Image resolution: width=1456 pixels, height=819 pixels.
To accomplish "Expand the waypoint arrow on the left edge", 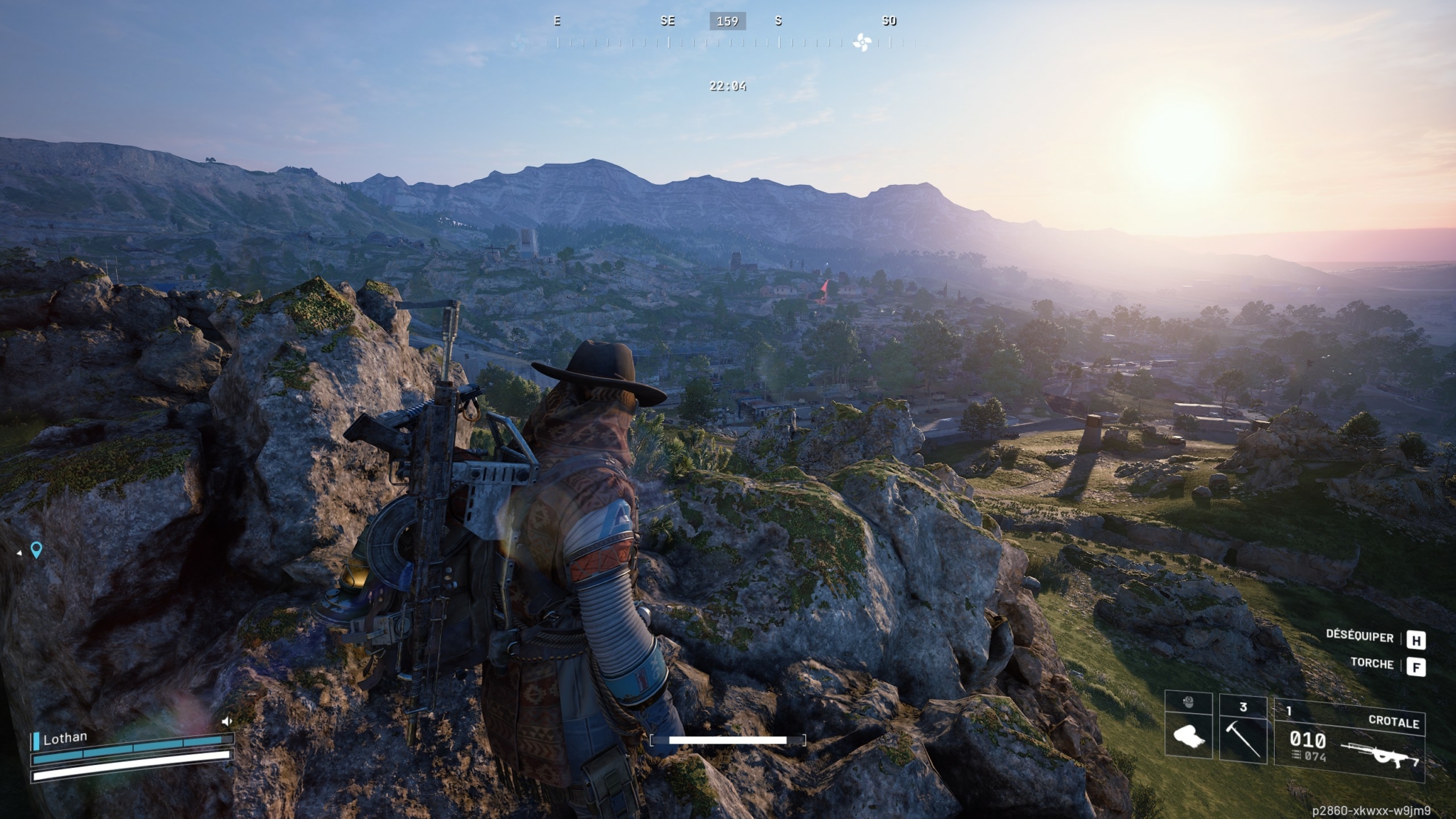I will pyautogui.click(x=19, y=553).
